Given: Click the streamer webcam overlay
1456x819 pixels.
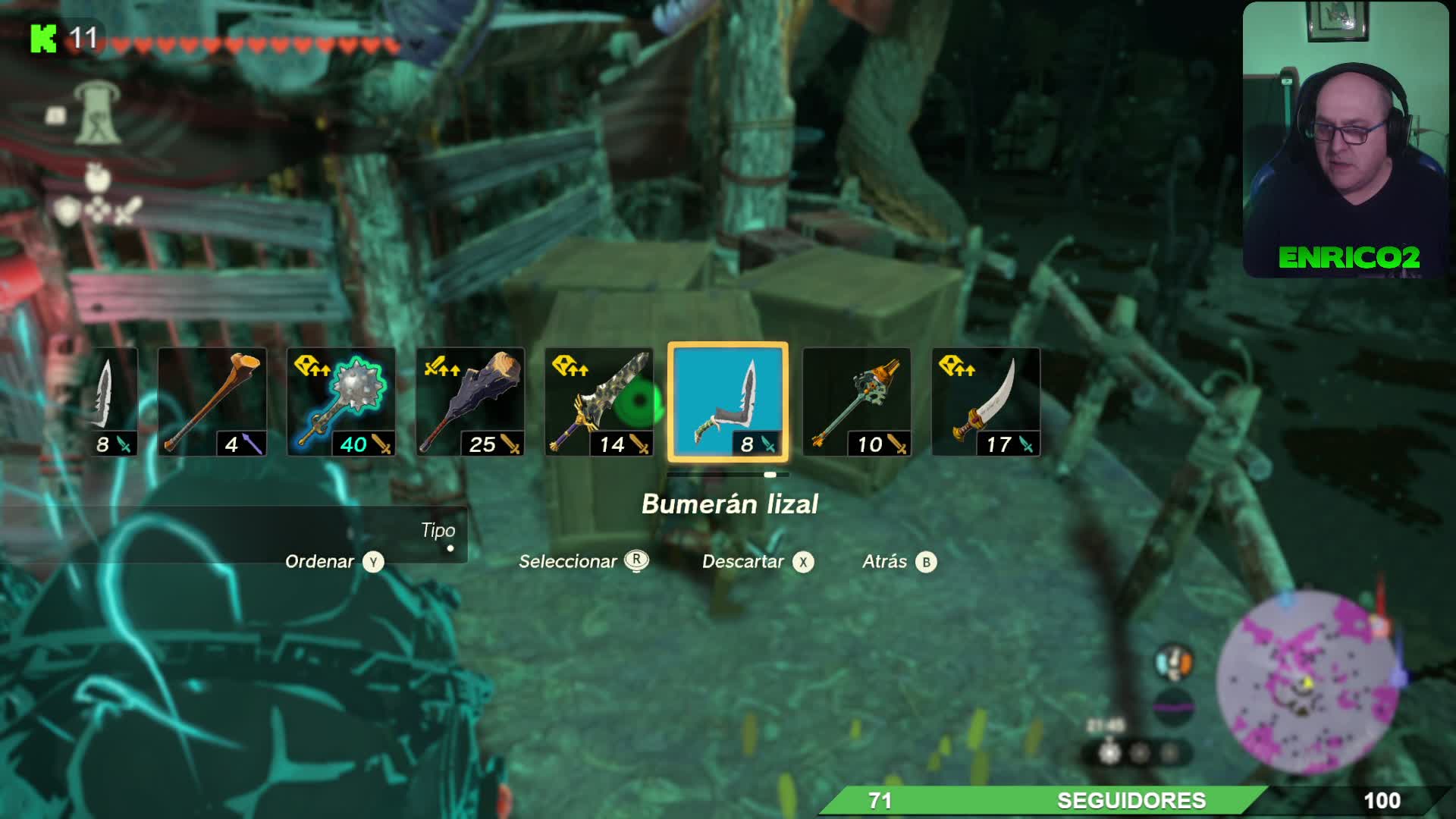Looking at the screenshot, I should point(1345,140).
